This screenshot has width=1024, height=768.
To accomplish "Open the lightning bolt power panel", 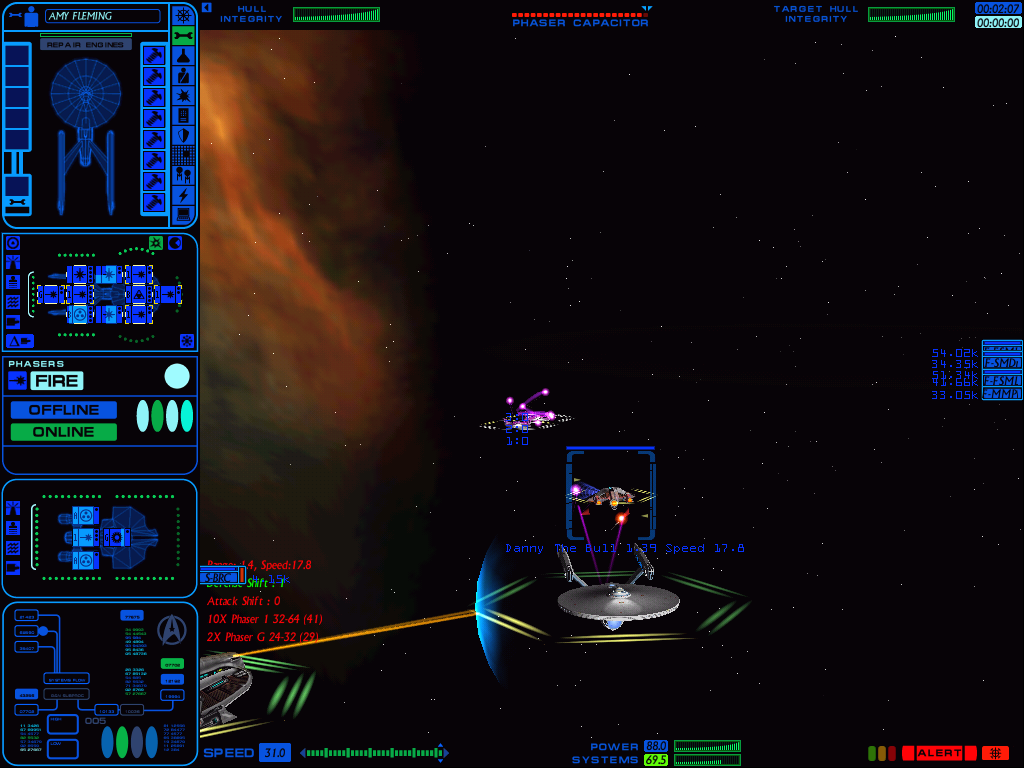I will point(183,195).
